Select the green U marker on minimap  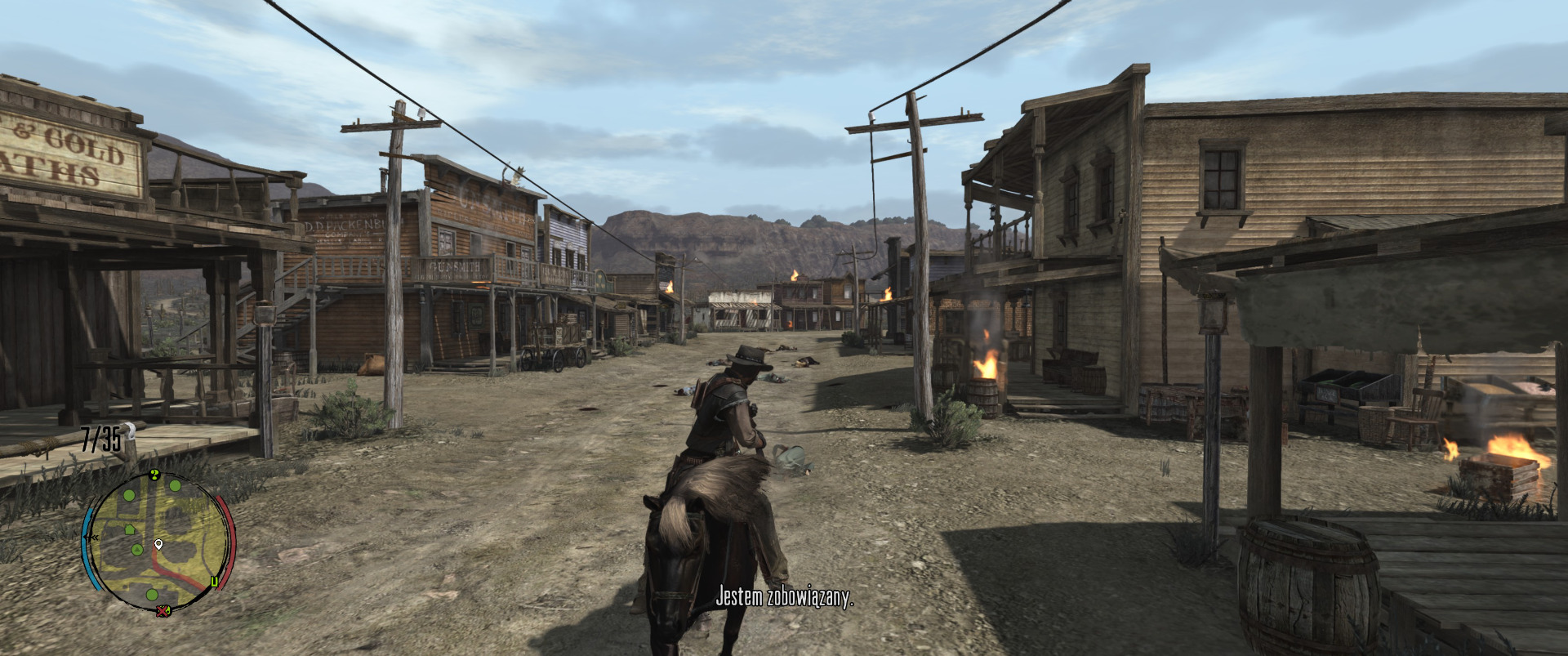tap(214, 582)
